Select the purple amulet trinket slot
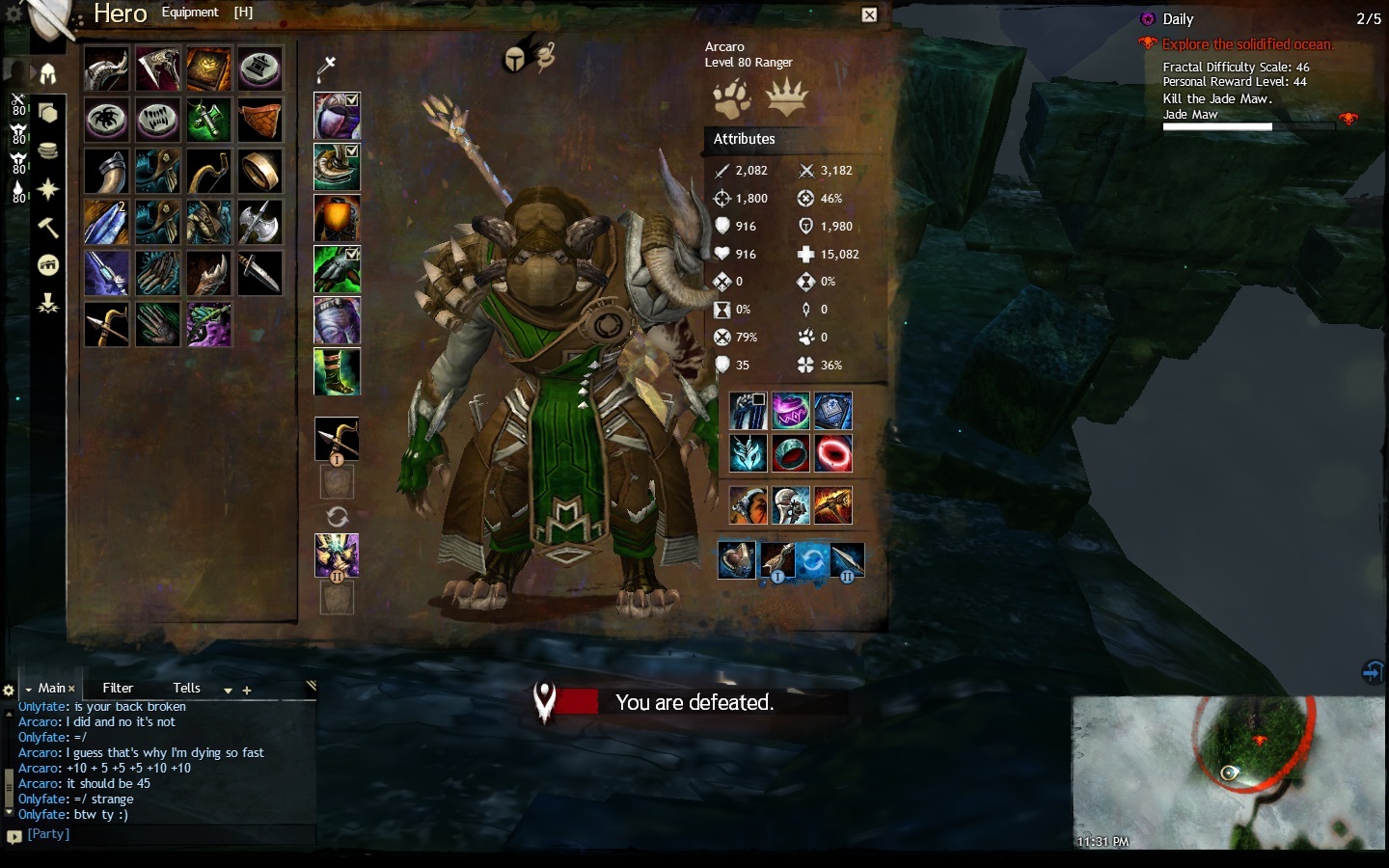The image size is (1389, 868). coord(790,412)
